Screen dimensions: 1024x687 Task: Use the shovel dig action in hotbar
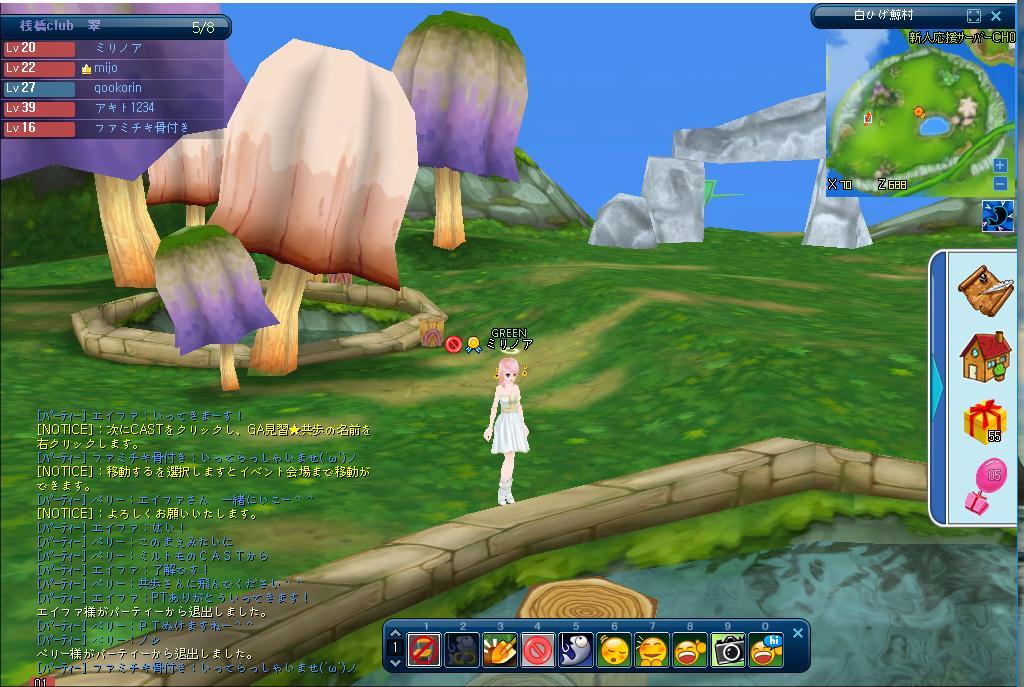[x=499, y=651]
